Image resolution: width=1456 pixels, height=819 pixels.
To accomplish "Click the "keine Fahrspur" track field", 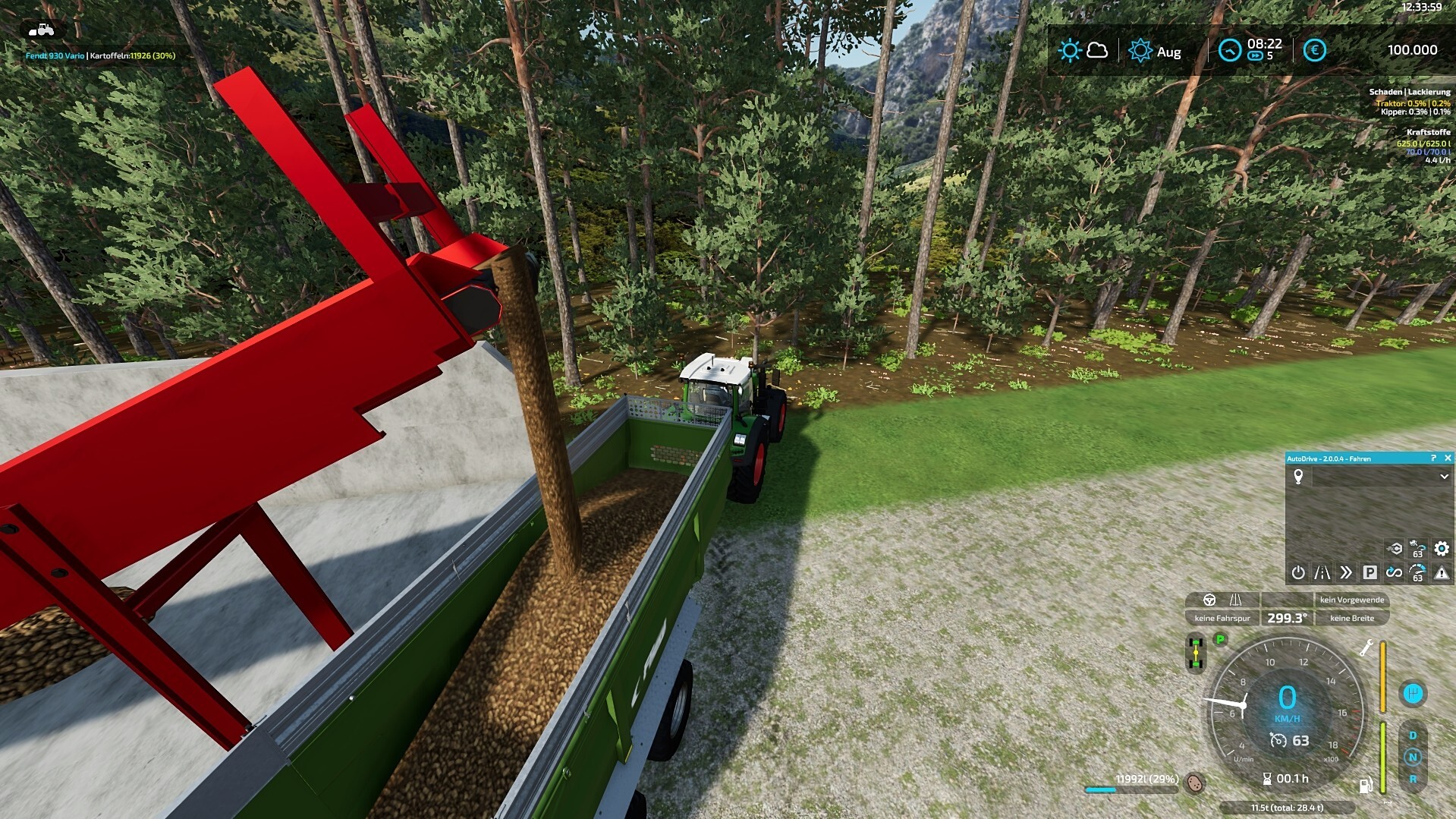I will point(1222,618).
